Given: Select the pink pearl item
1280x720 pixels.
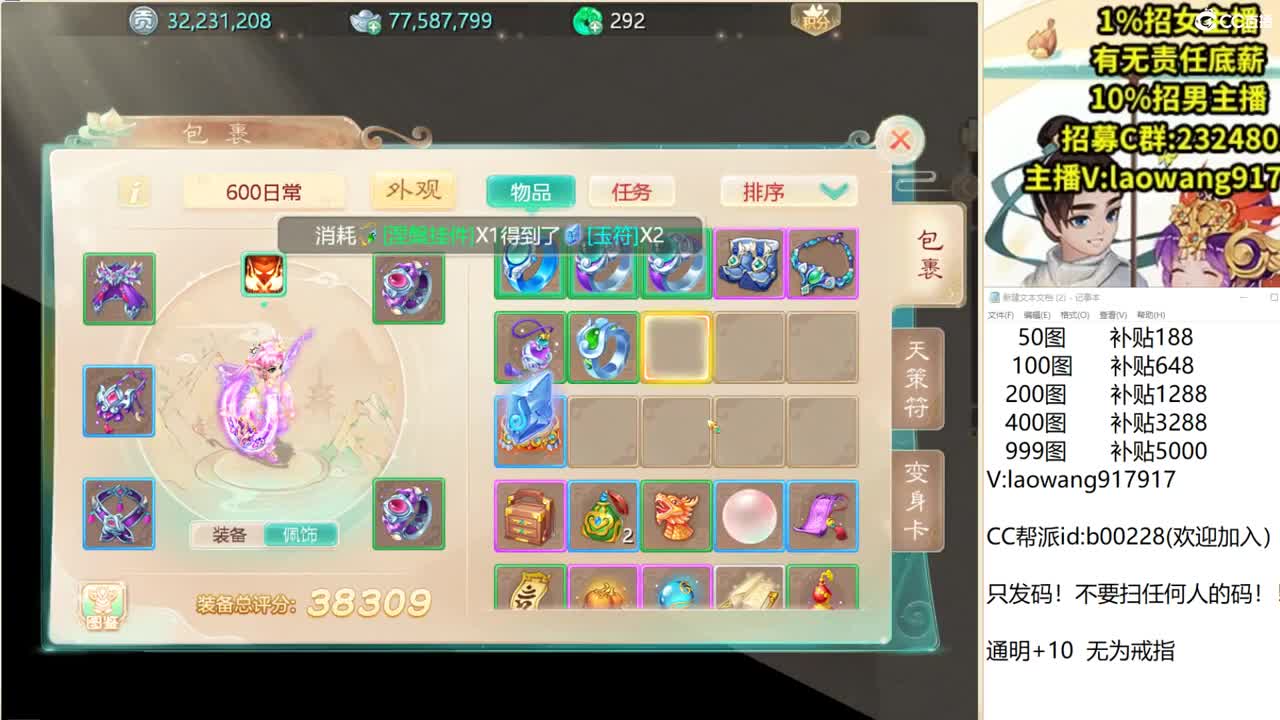Looking at the screenshot, I should point(749,515).
